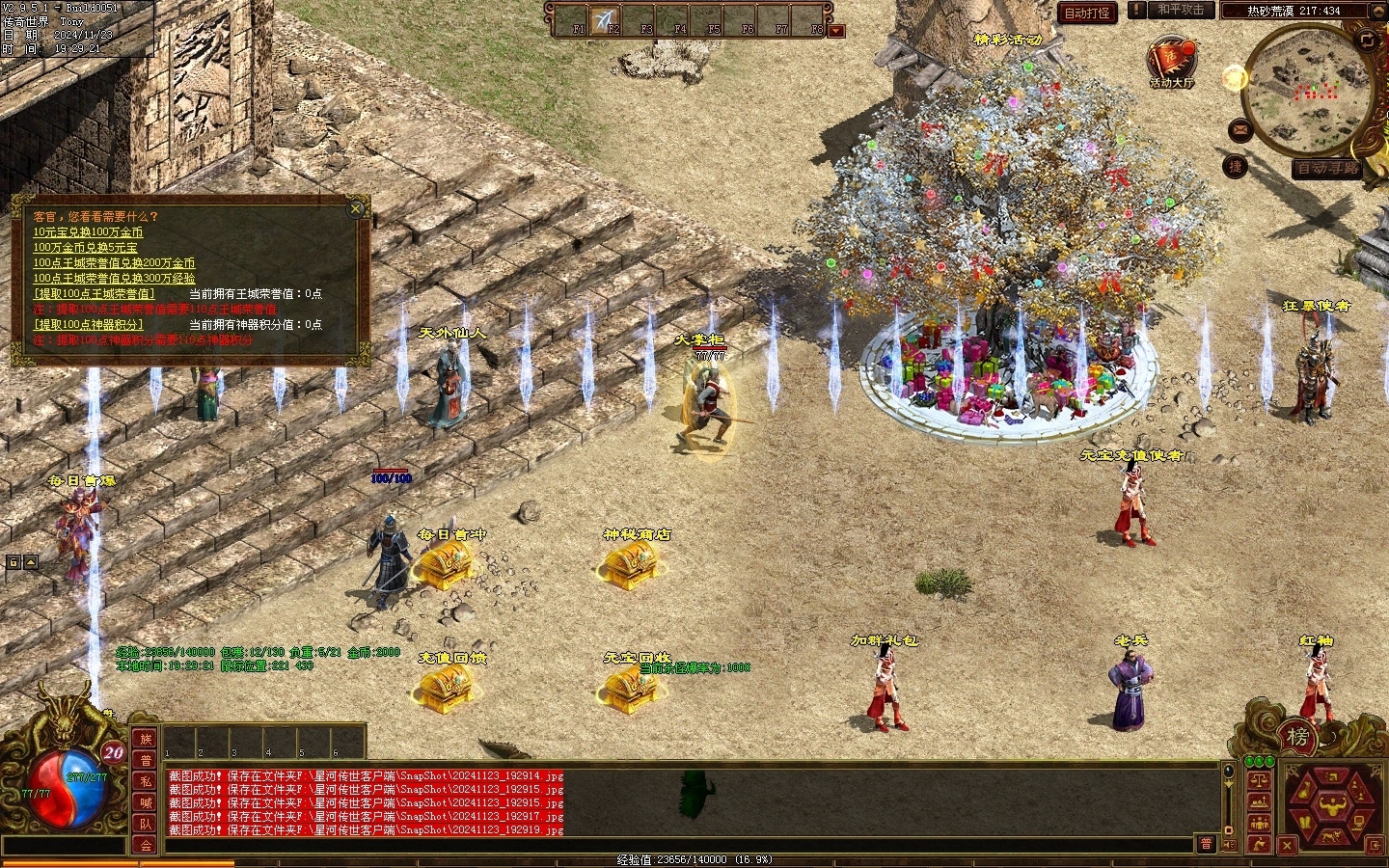1389x868 pixels.
Task: Open the scales trade button
Action: click(1259, 779)
